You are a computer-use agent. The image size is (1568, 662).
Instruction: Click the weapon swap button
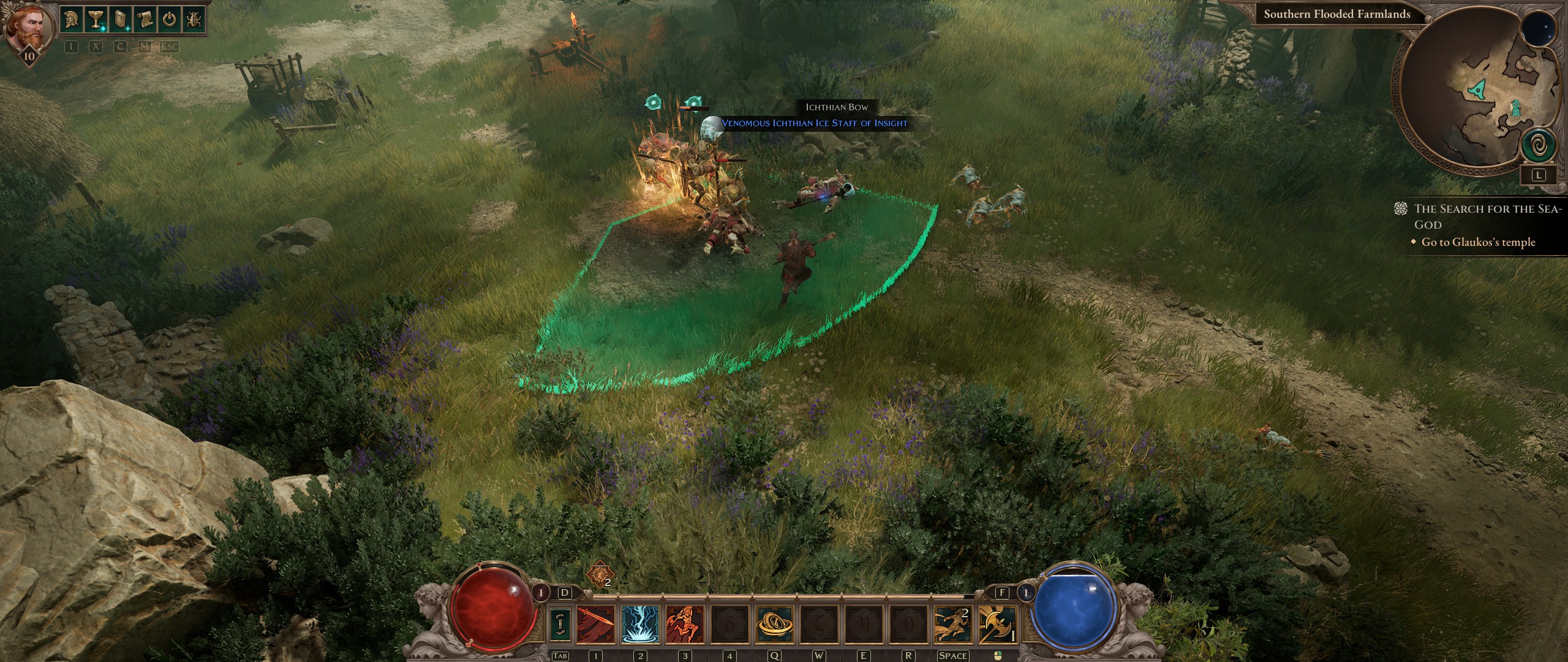[x=560, y=625]
